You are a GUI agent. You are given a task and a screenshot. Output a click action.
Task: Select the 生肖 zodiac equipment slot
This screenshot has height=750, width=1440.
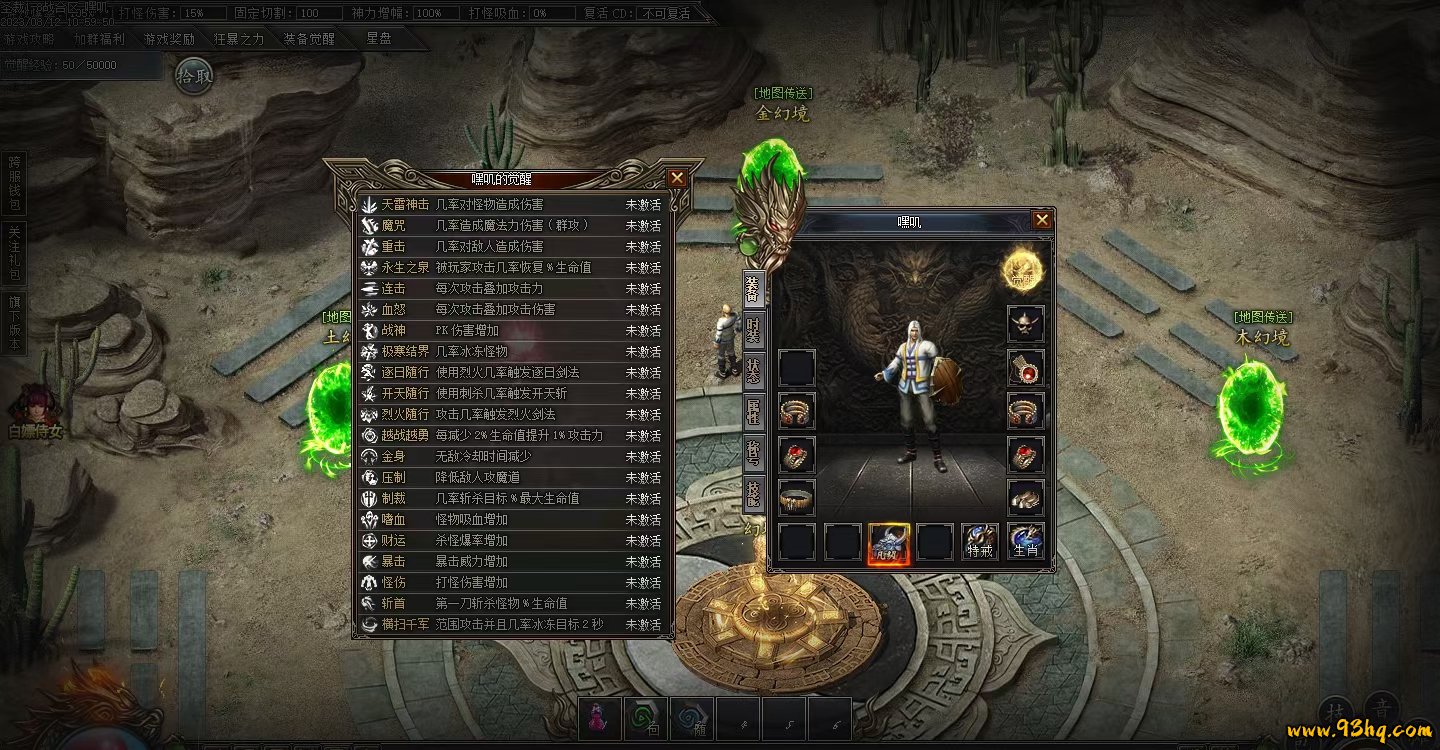coord(1026,541)
